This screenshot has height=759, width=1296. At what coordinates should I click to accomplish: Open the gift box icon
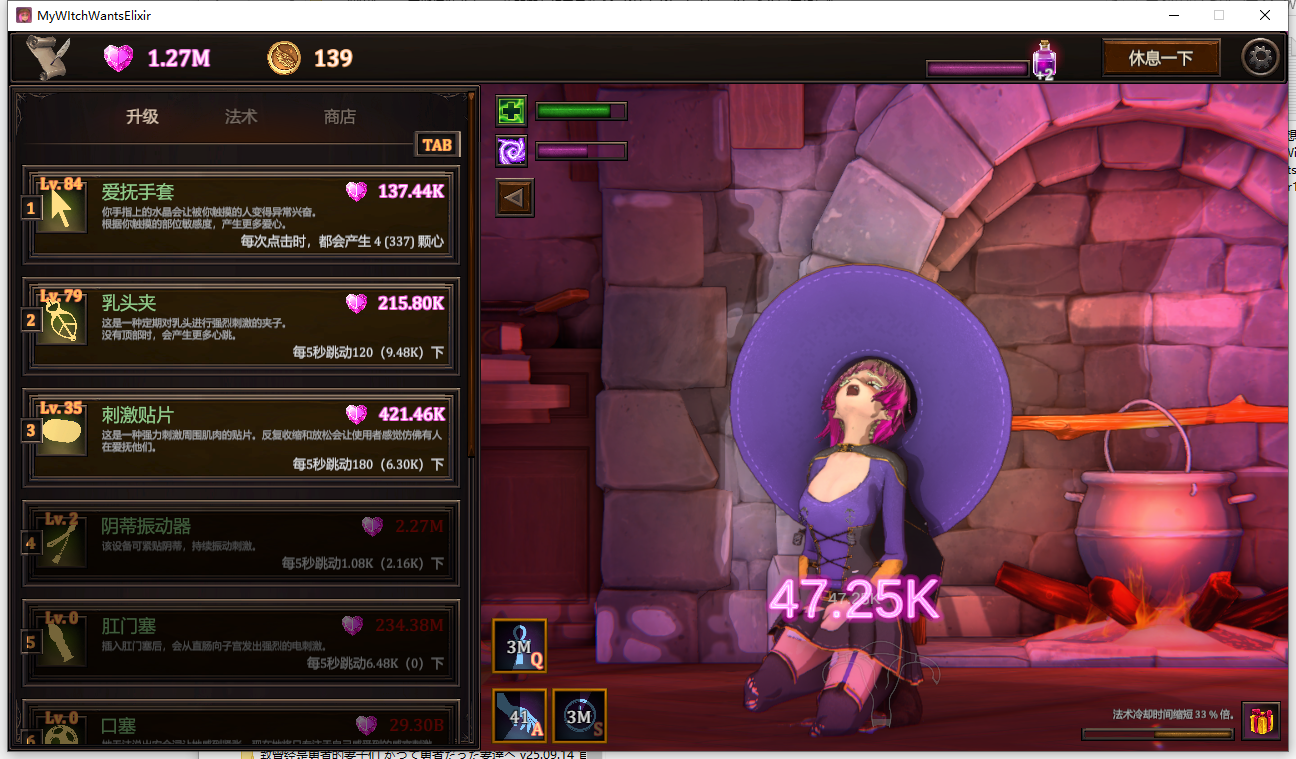click(1261, 721)
